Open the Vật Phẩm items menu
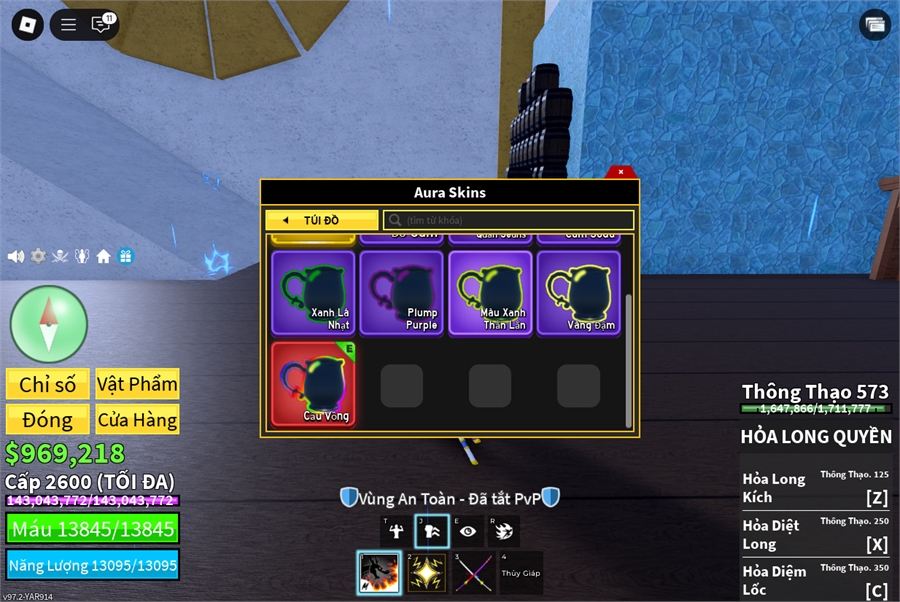Screen dimensions: 900x602 (x=137, y=384)
